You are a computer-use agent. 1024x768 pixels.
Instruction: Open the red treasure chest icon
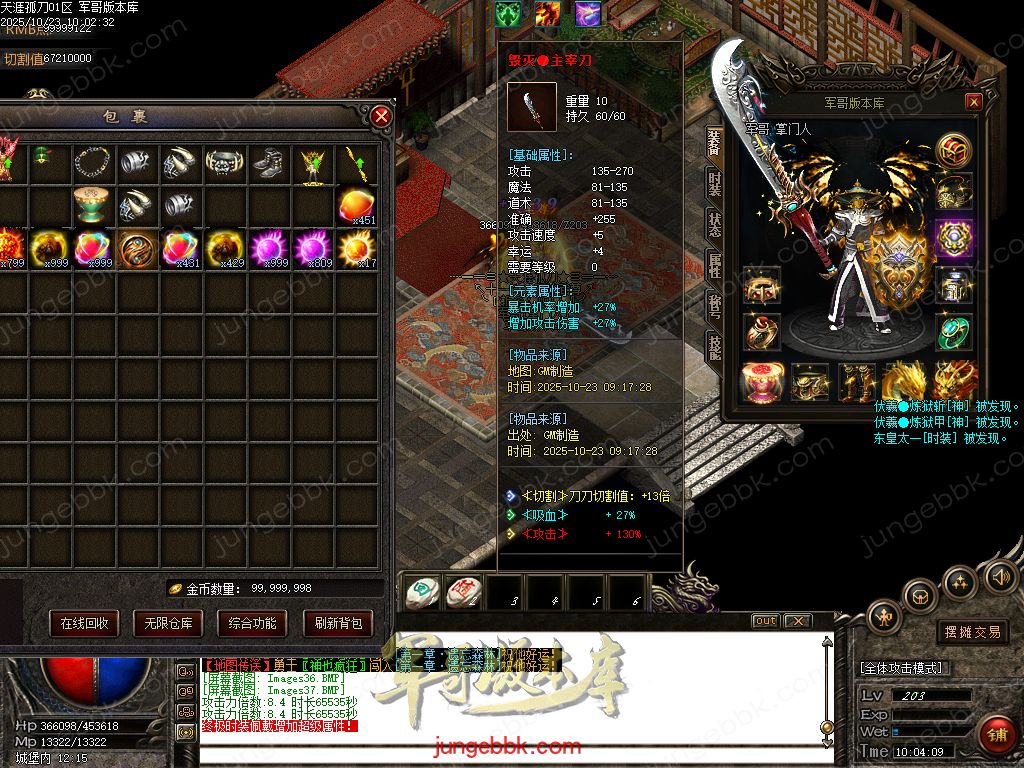954,149
